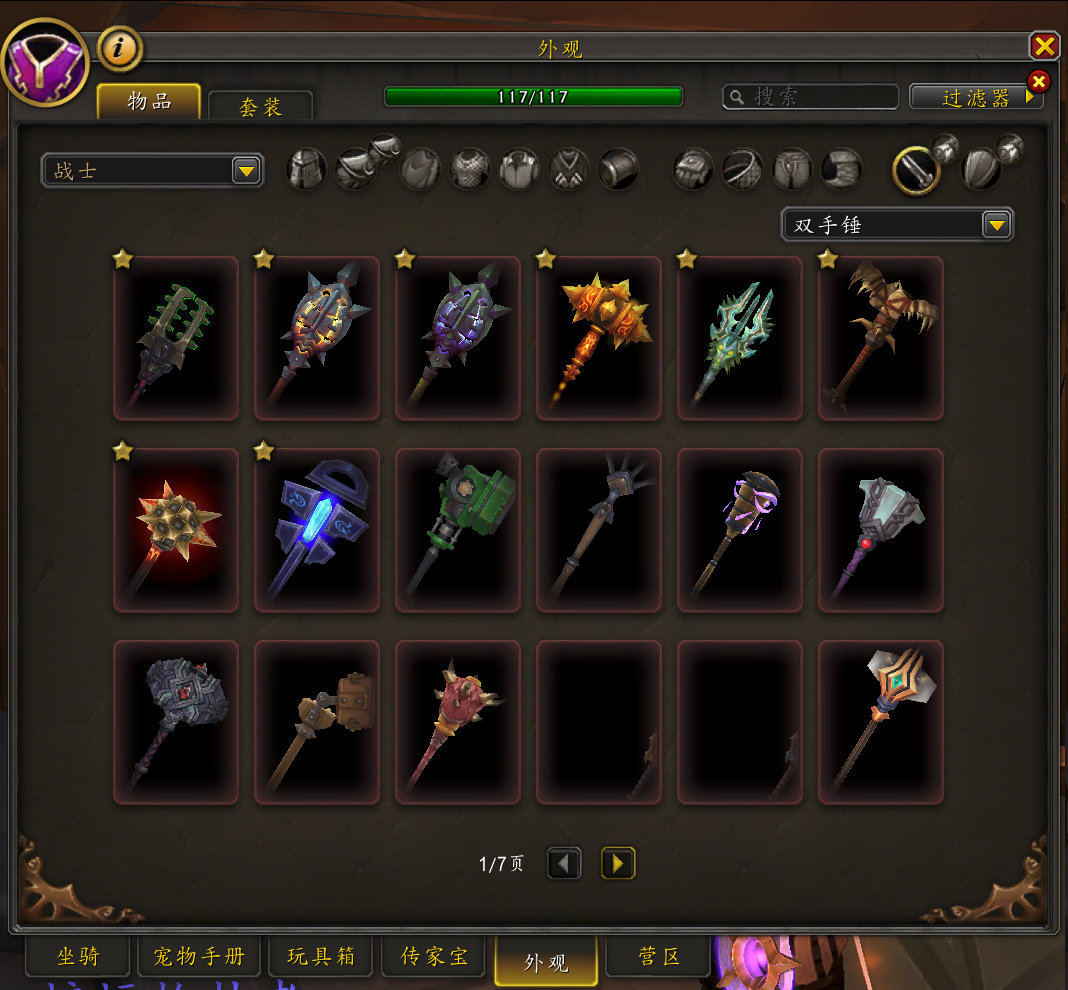Select the red spiked ball mace
The image size is (1068, 990).
(176, 530)
